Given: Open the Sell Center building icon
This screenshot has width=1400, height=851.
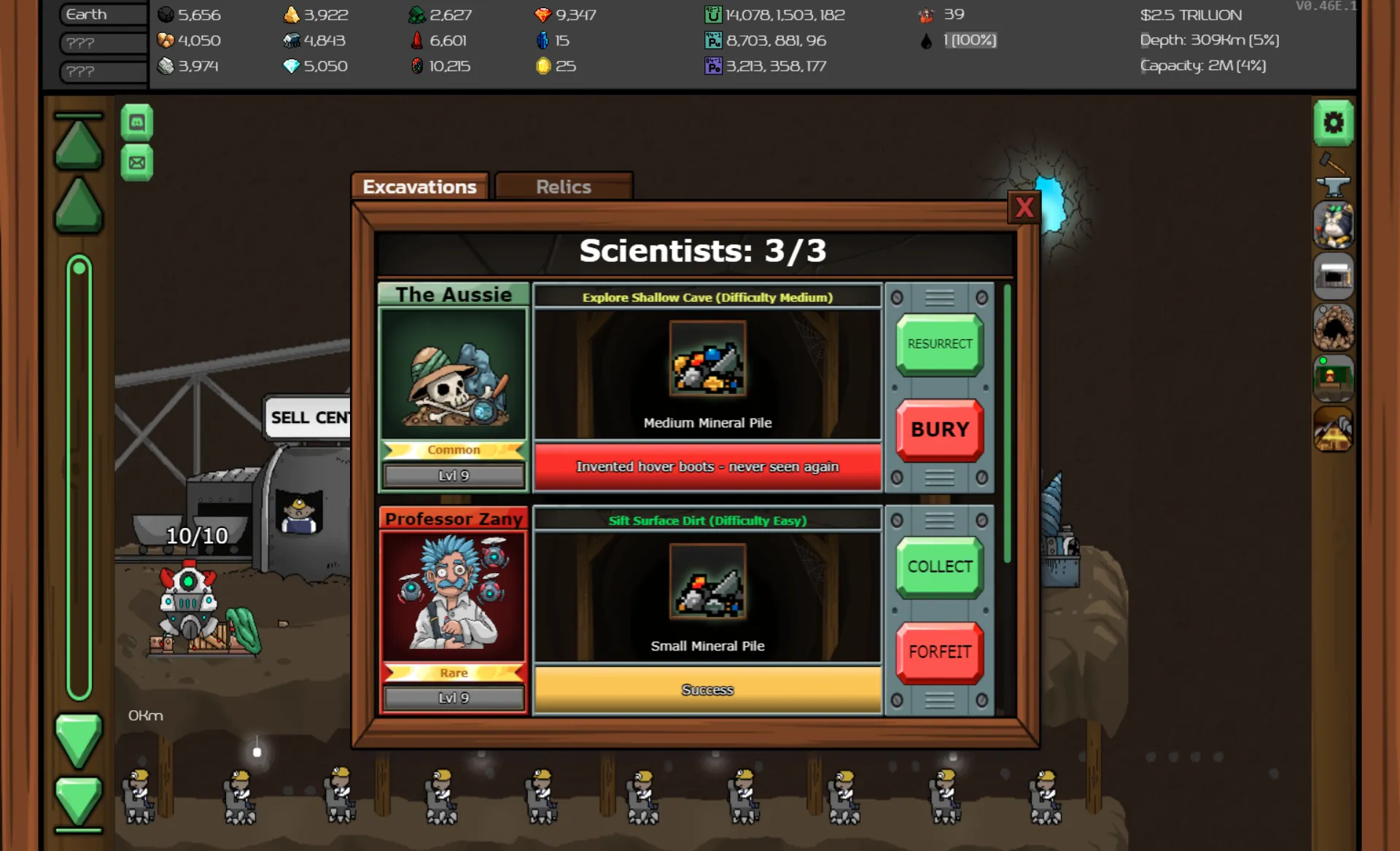Looking at the screenshot, I should (1334, 276).
